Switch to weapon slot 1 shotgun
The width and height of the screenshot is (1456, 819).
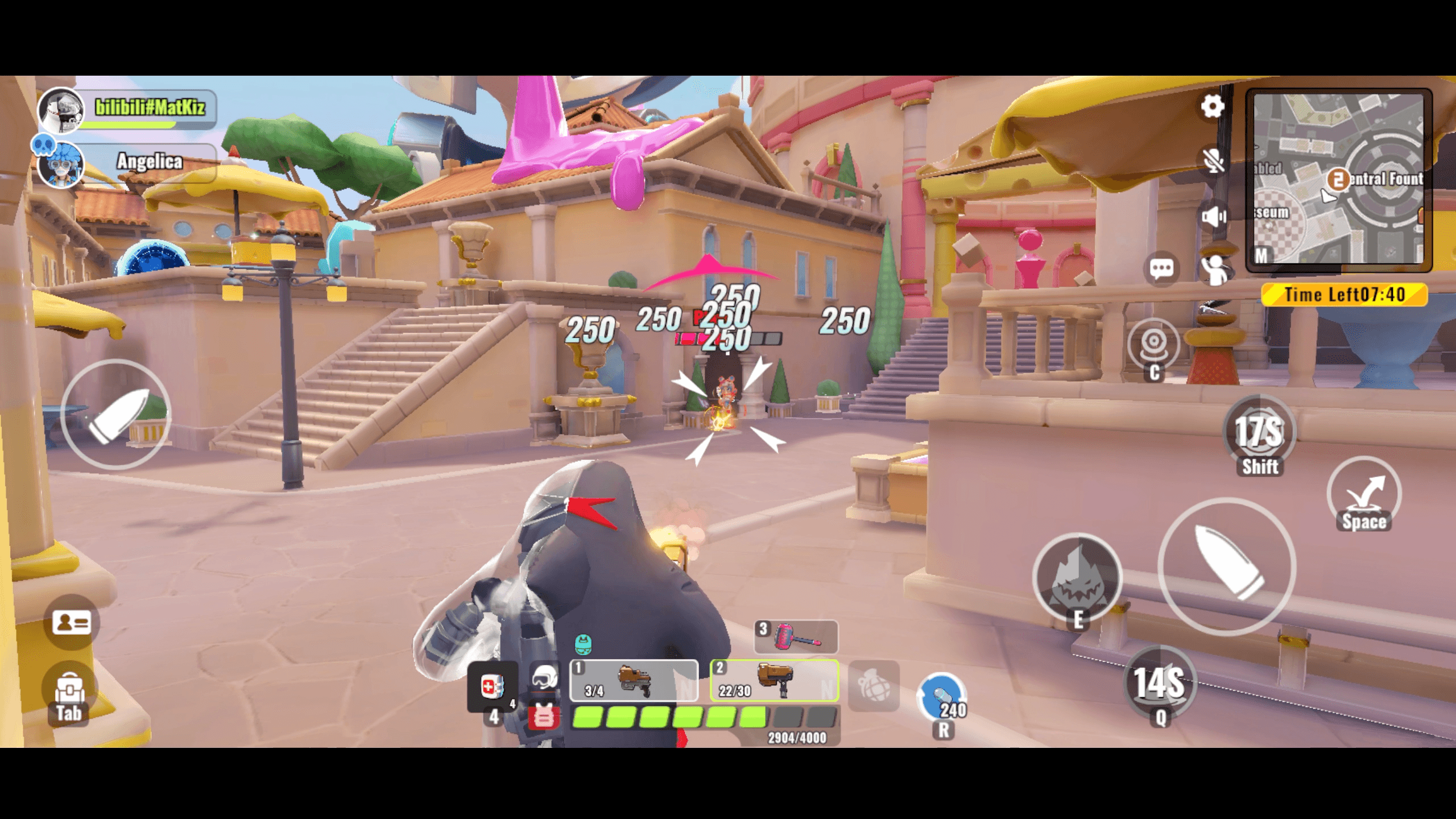[x=634, y=681]
